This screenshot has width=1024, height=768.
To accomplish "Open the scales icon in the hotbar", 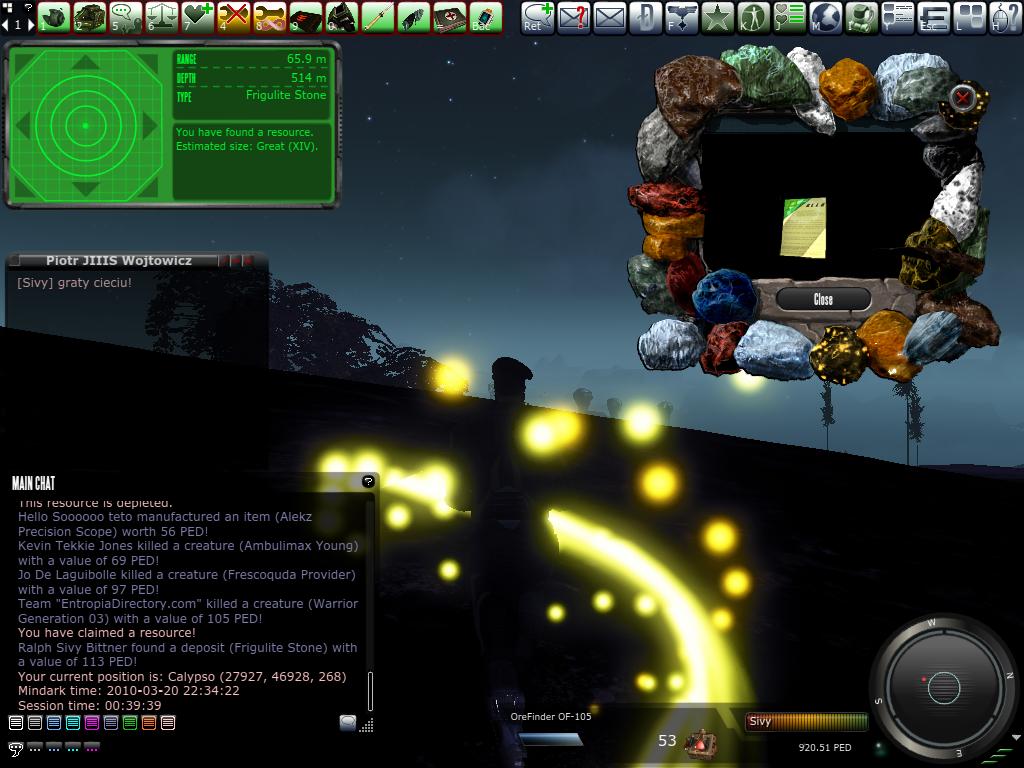I will 161,16.
